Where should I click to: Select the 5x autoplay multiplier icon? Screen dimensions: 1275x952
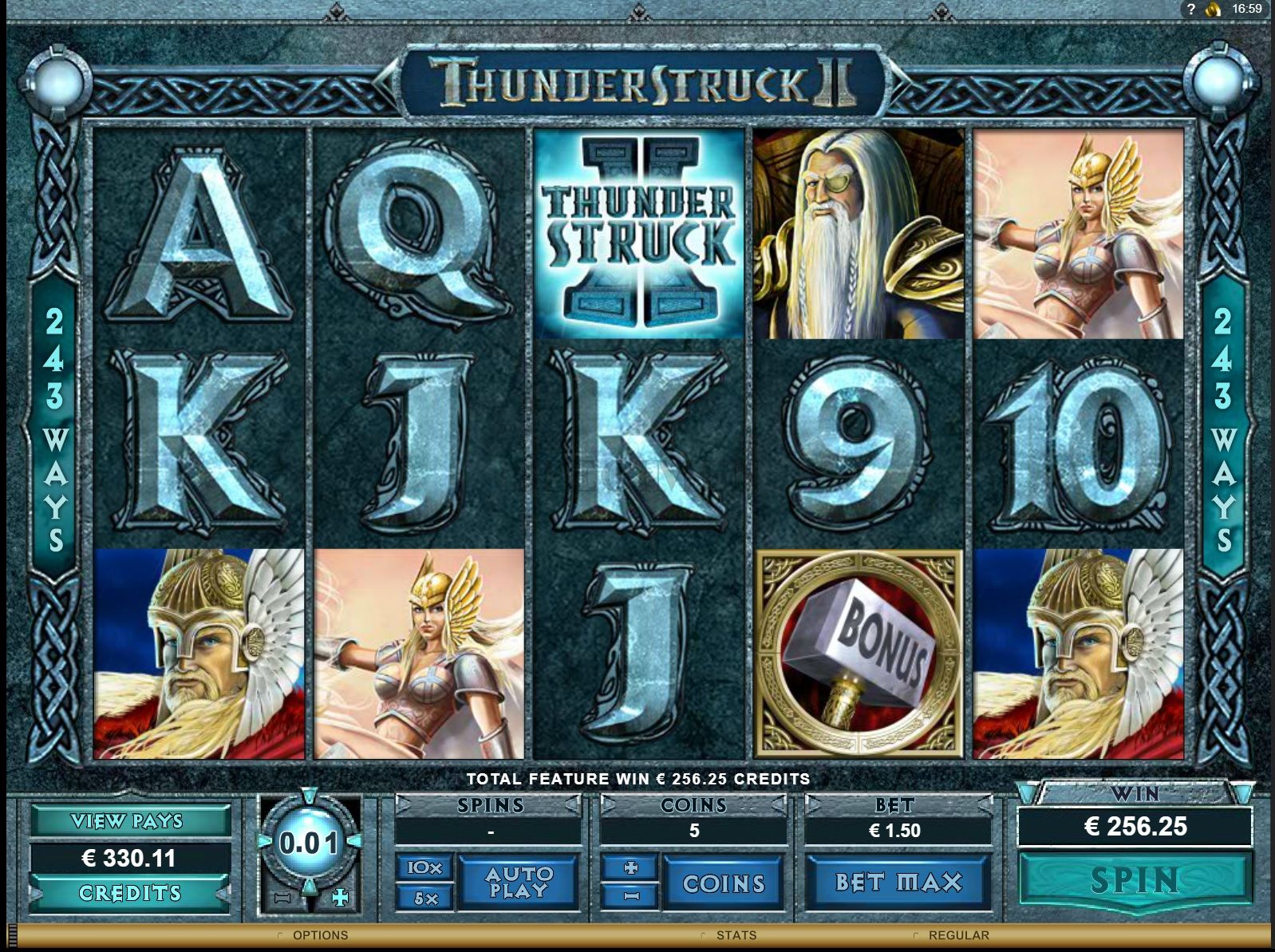click(x=425, y=896)
